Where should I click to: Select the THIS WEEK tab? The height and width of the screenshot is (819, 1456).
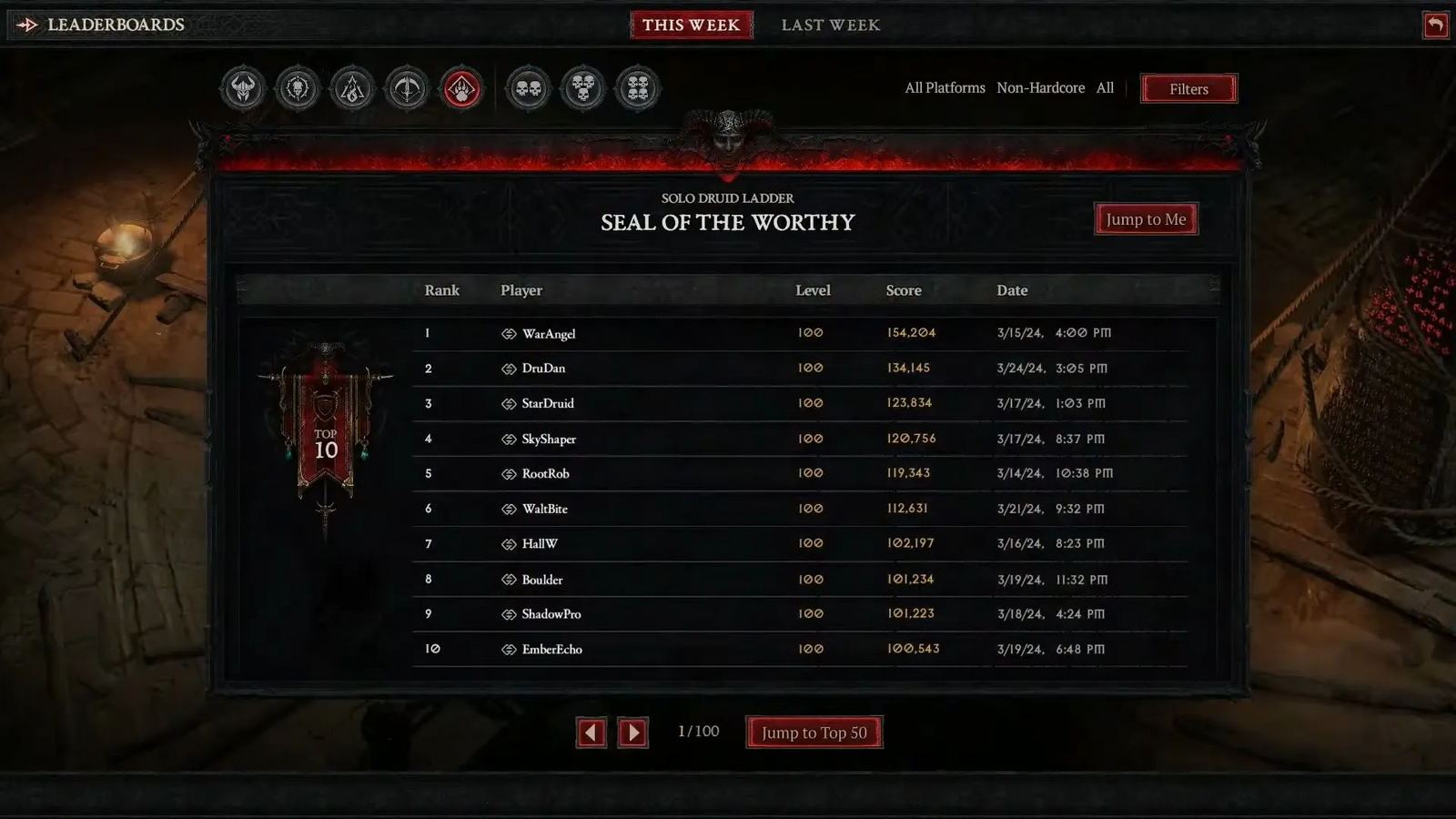point(692,25)
